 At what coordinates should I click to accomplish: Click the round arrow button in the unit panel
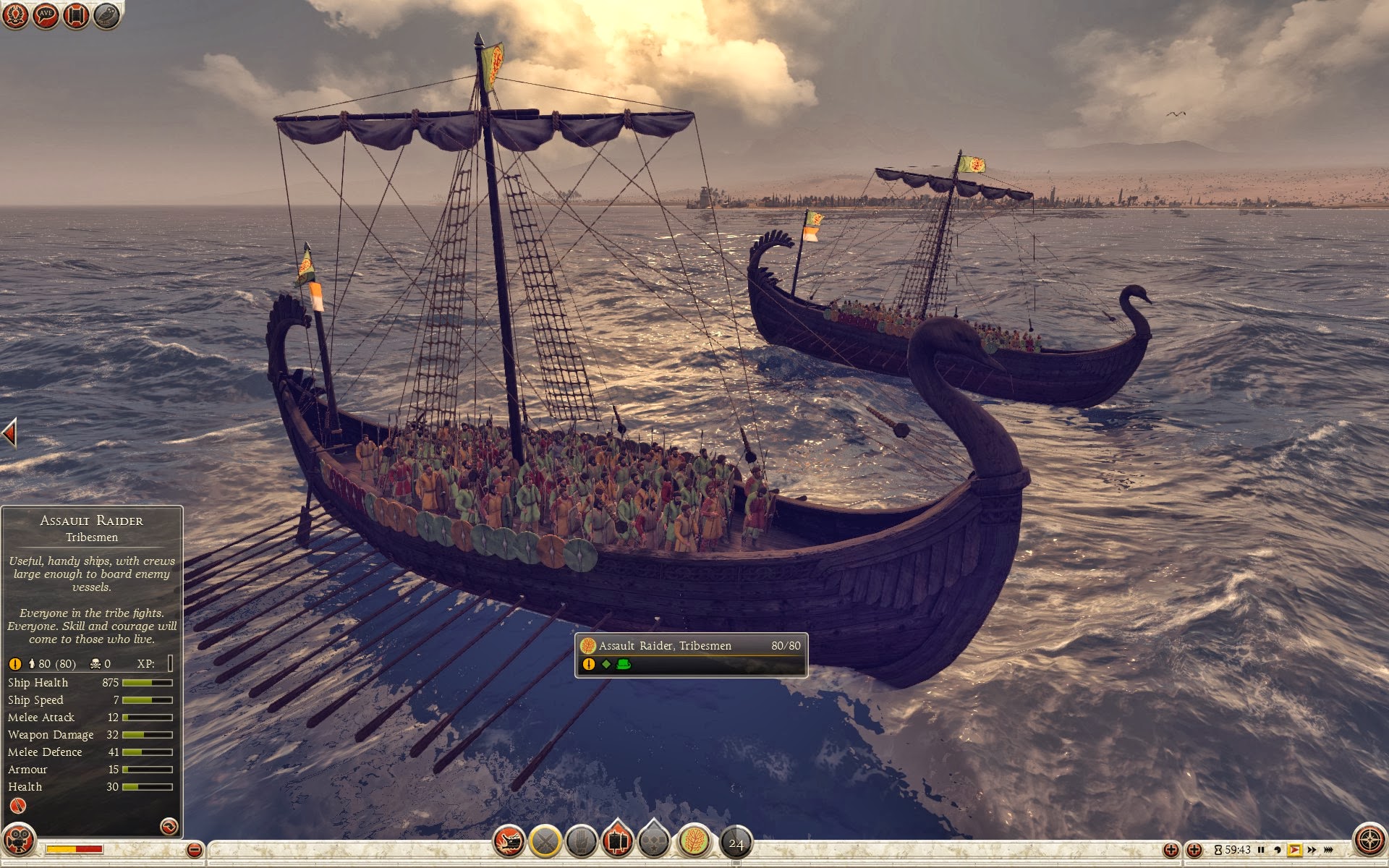(x=169, y=826)
